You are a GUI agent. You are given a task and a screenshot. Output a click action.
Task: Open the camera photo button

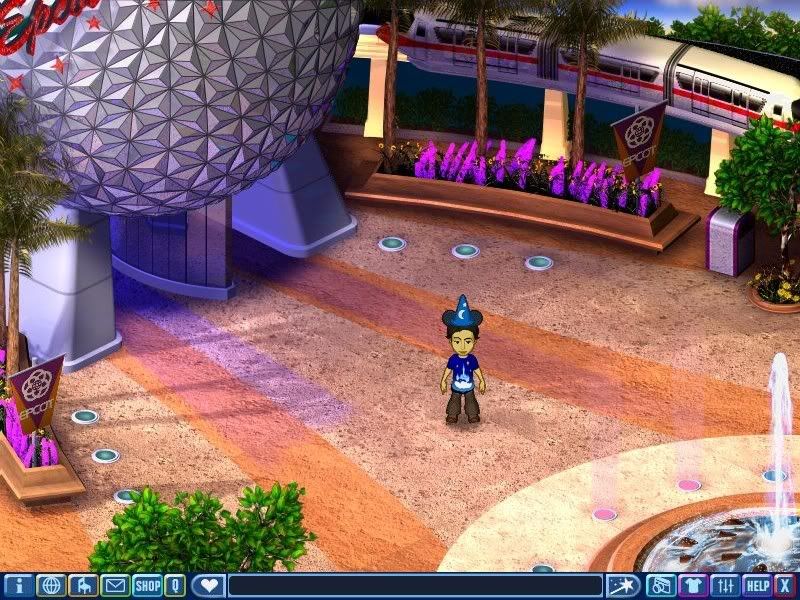[660, 586]
